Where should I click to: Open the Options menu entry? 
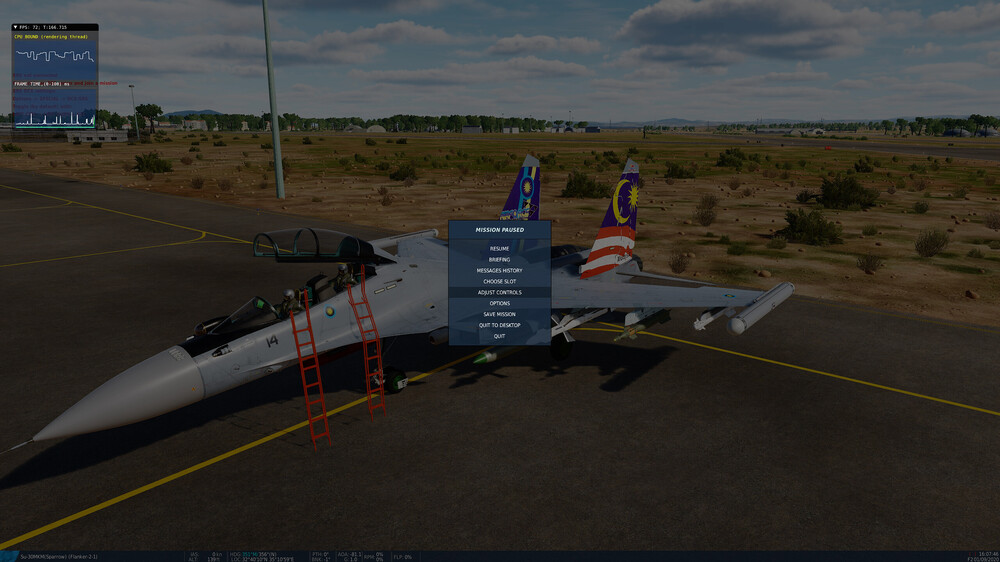click(499, 303)
